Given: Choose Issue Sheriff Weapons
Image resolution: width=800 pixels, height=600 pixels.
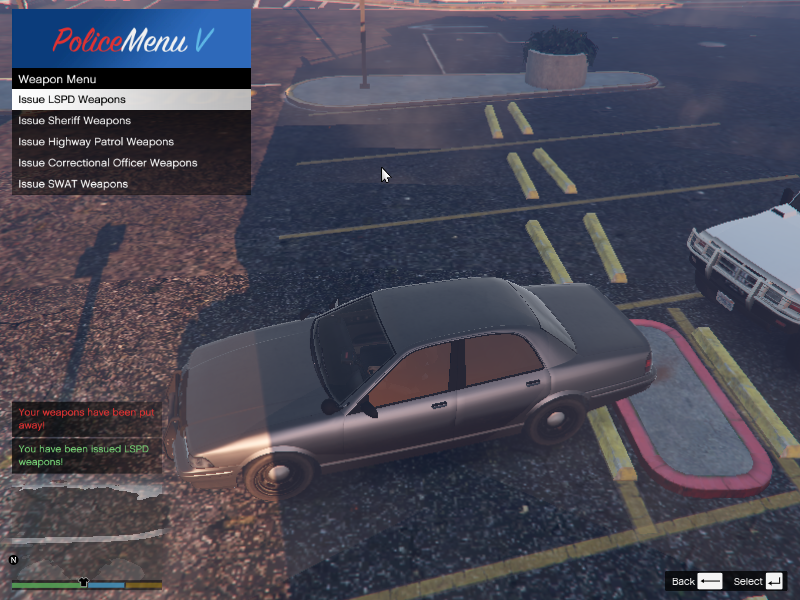Looking at the screenshot, I should click(x=130, y=121).
